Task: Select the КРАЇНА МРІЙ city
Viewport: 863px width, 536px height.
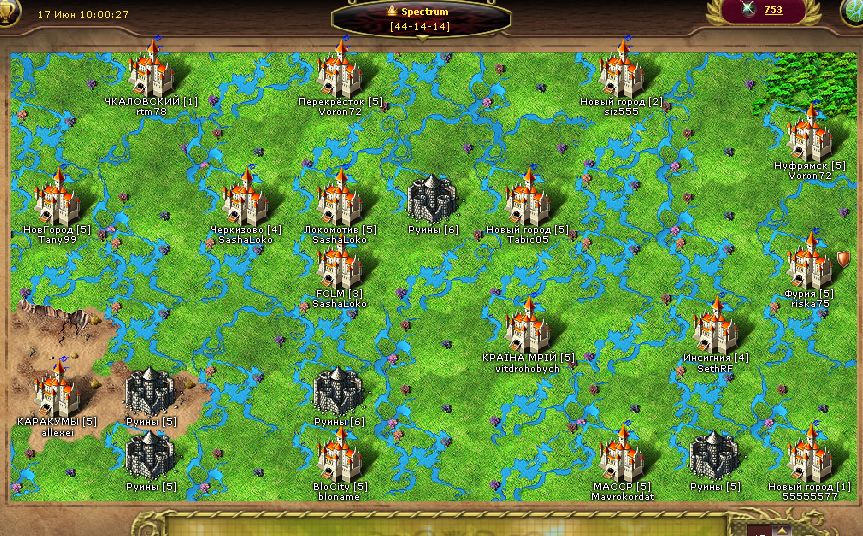Action: [x=527, y=328]
